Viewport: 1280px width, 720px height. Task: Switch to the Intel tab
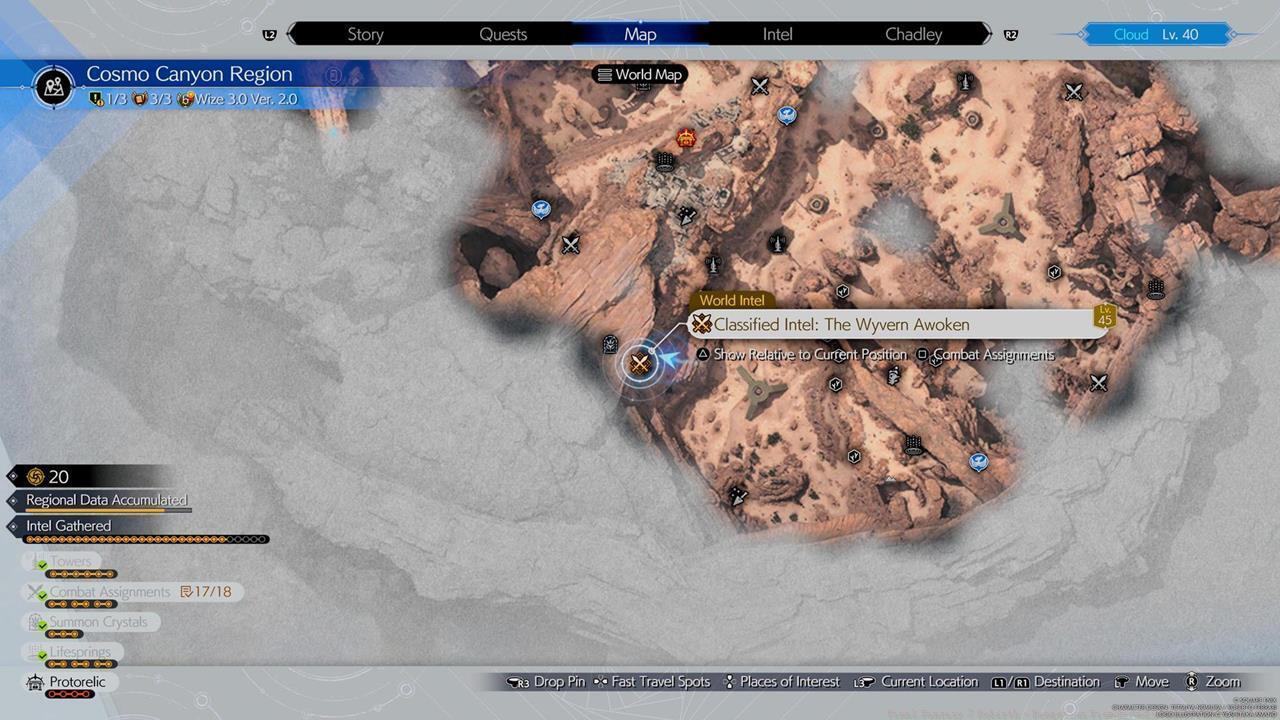[777, 33]
